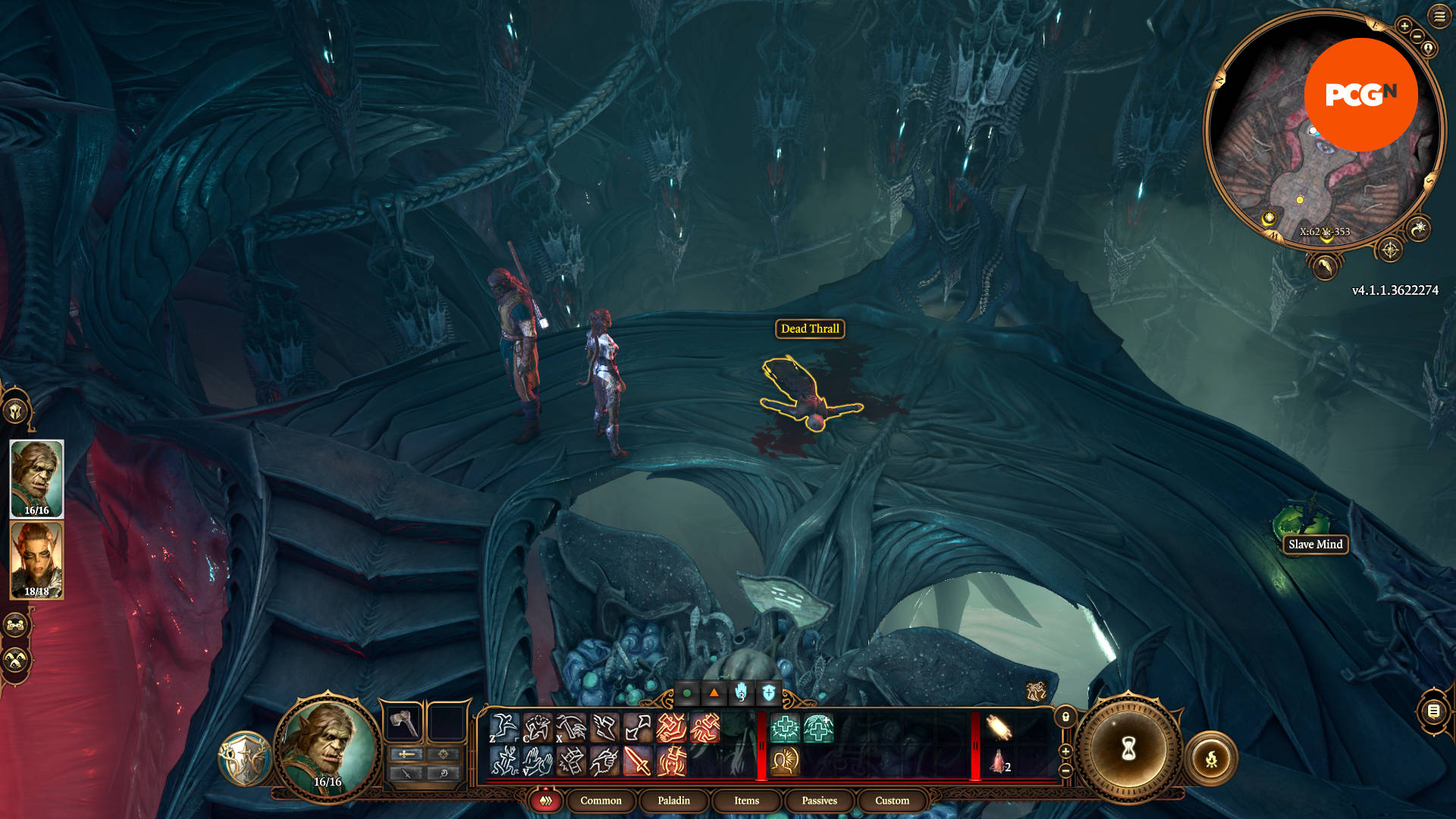This screenshot has width=1456, height=819.
Task: Add a hotbar row with the plus control
Action: click(1065, 751)
